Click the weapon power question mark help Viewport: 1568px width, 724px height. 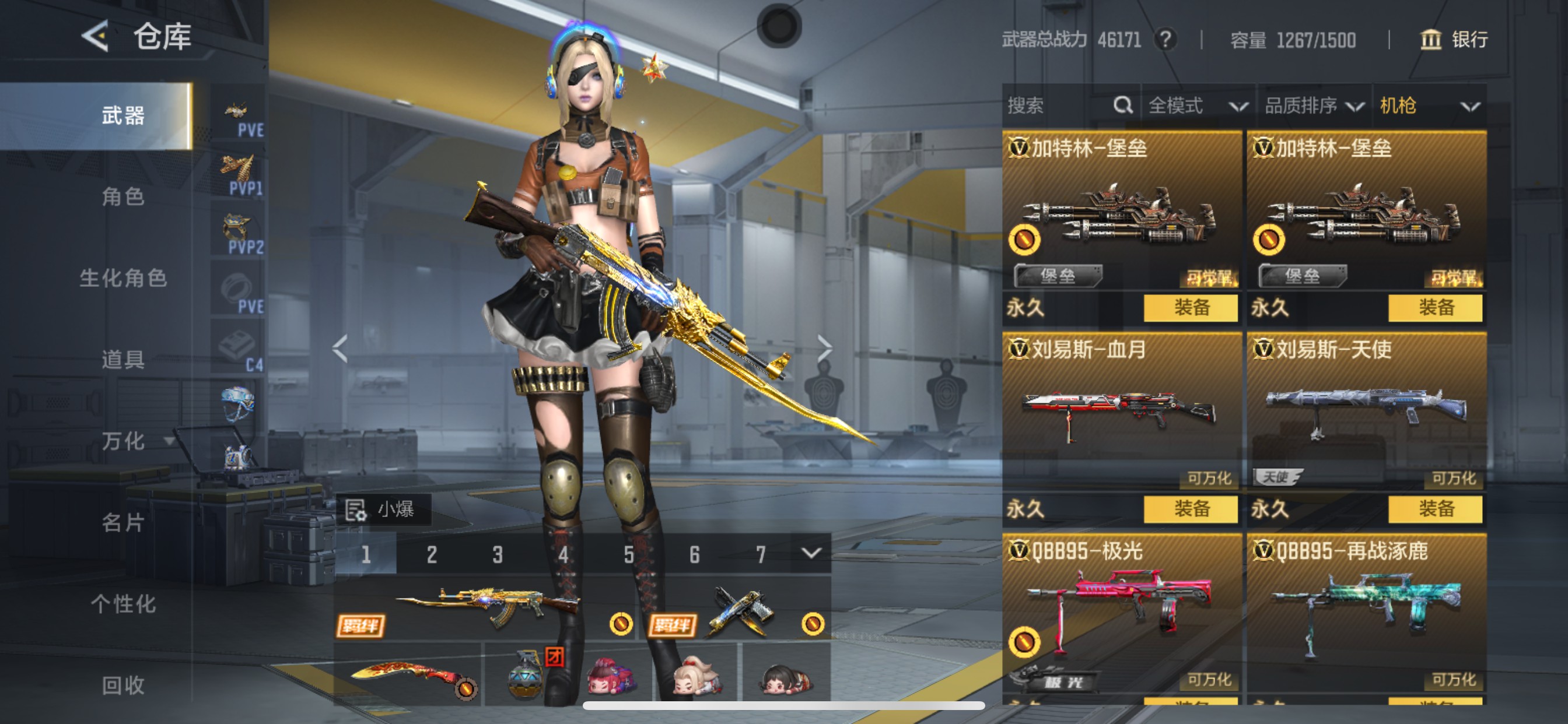pyautogui.click(x=1165, y=40)
